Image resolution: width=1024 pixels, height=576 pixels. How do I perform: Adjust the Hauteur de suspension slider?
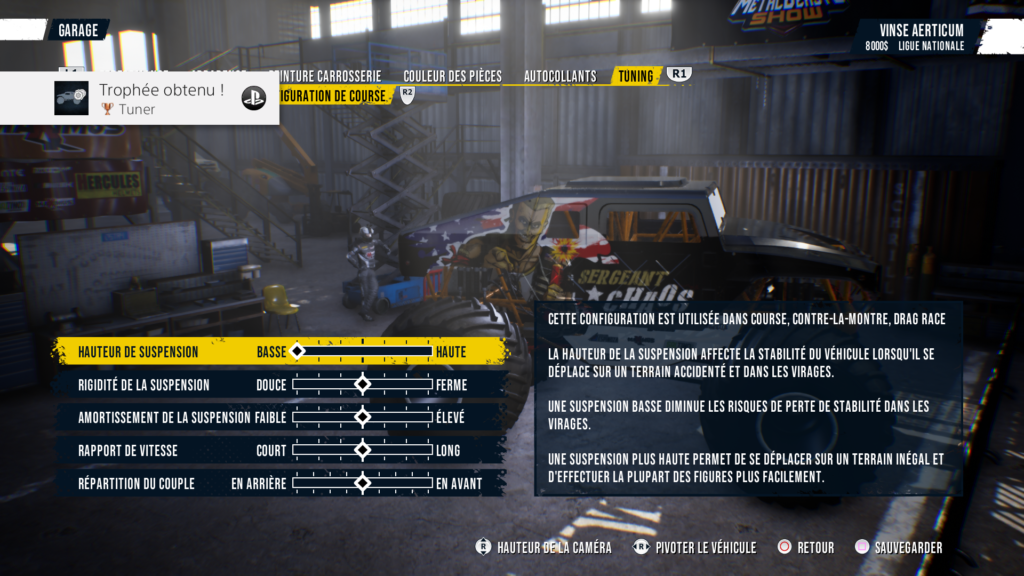point(362,352)
